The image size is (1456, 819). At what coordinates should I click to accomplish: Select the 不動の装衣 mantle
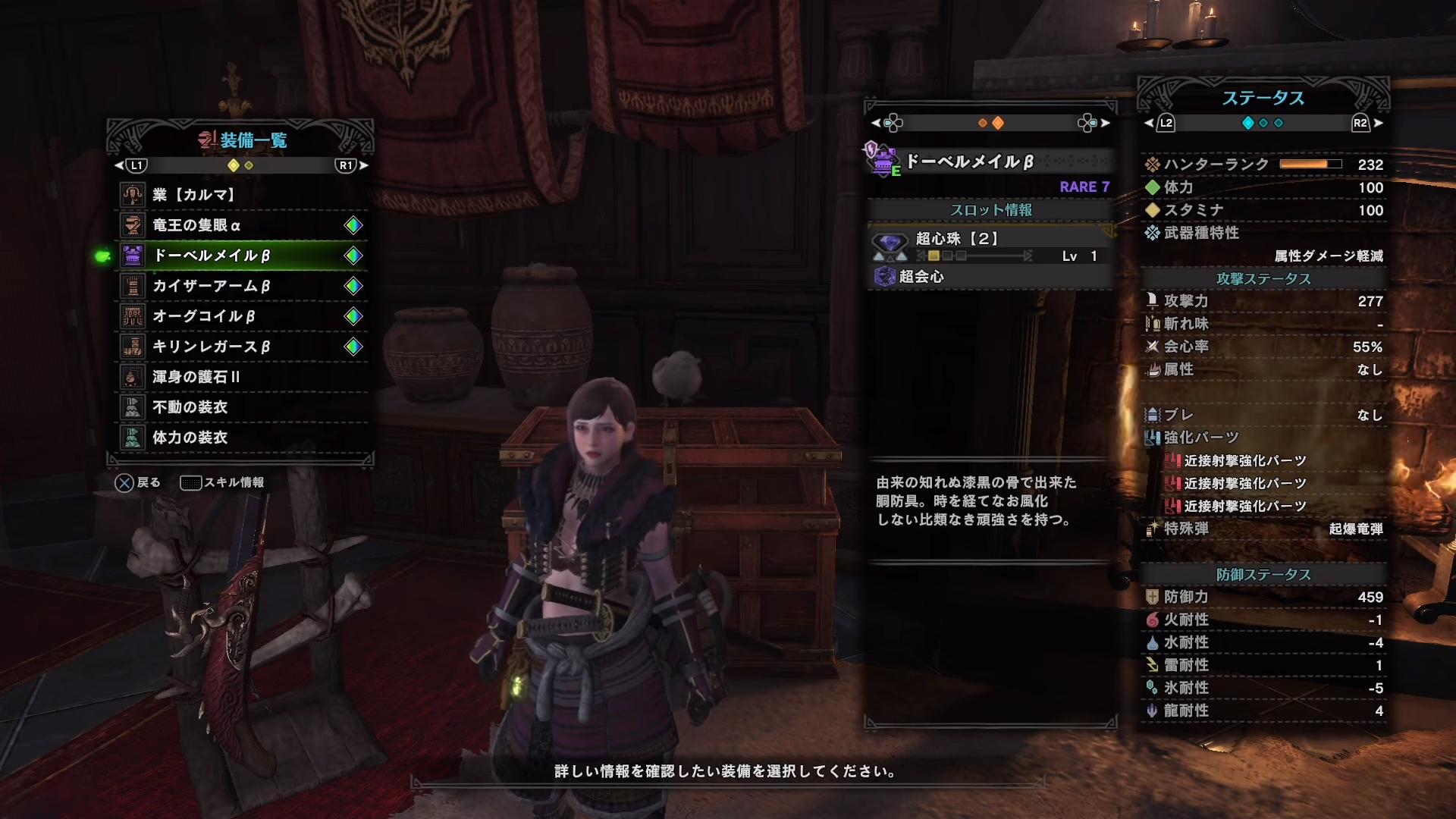coord(241,407)
